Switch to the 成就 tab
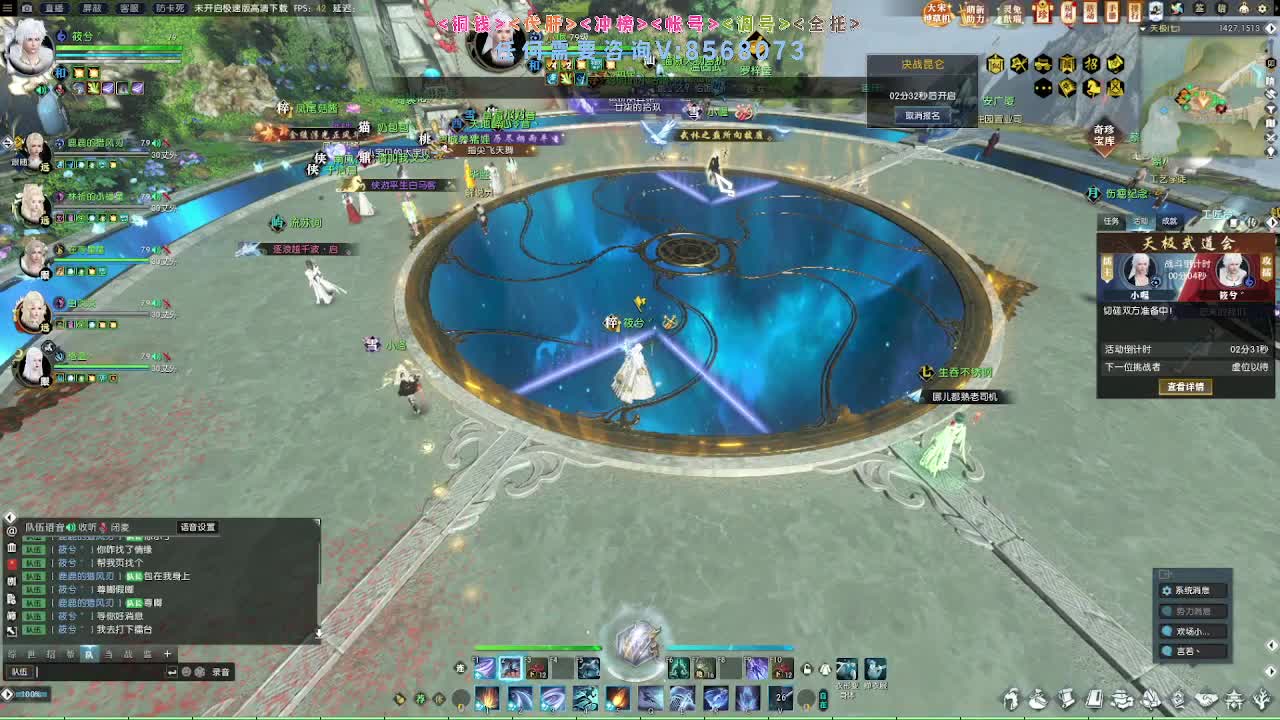The width and height of the screenshot is (1280, 720). [x=1168, y=221]
